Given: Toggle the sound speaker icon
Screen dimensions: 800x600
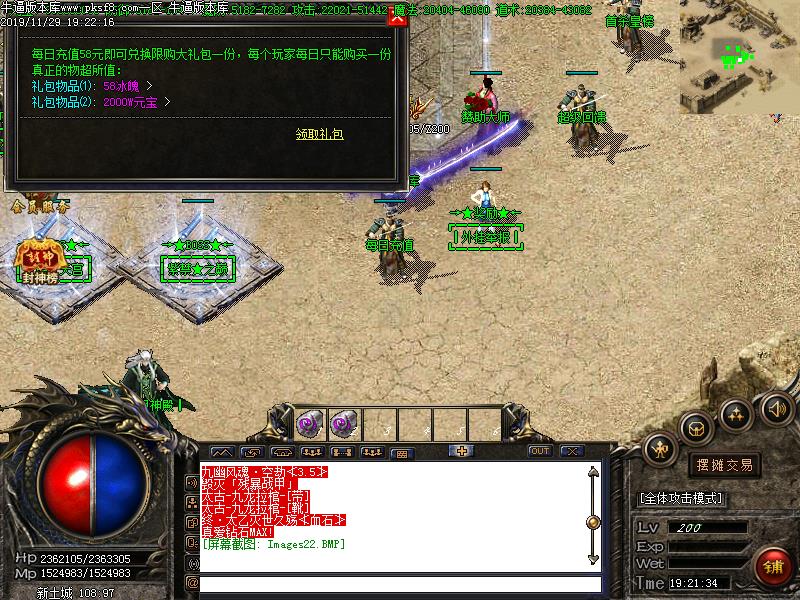Looking at the screenshot, I should (776, 408).
